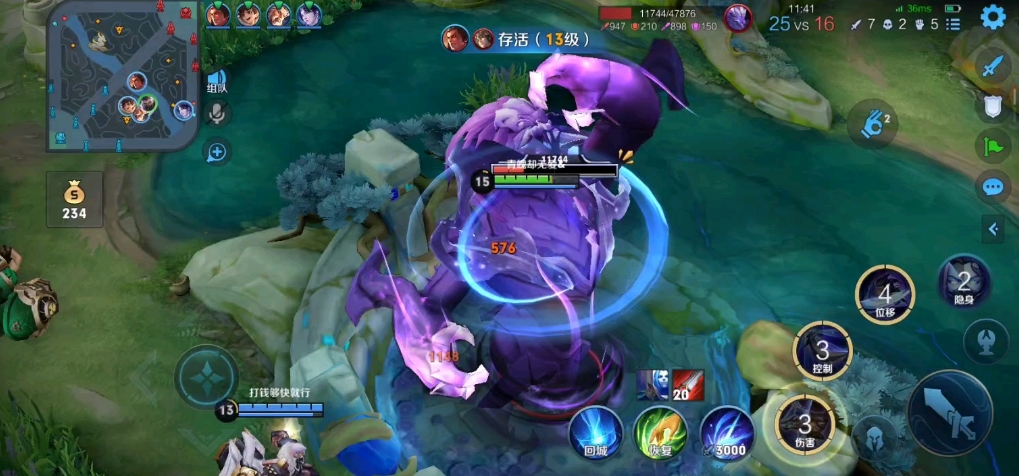Viewport: 1019px width, 476px height.
Task: Click the minimap
Action: coord(123,76)
